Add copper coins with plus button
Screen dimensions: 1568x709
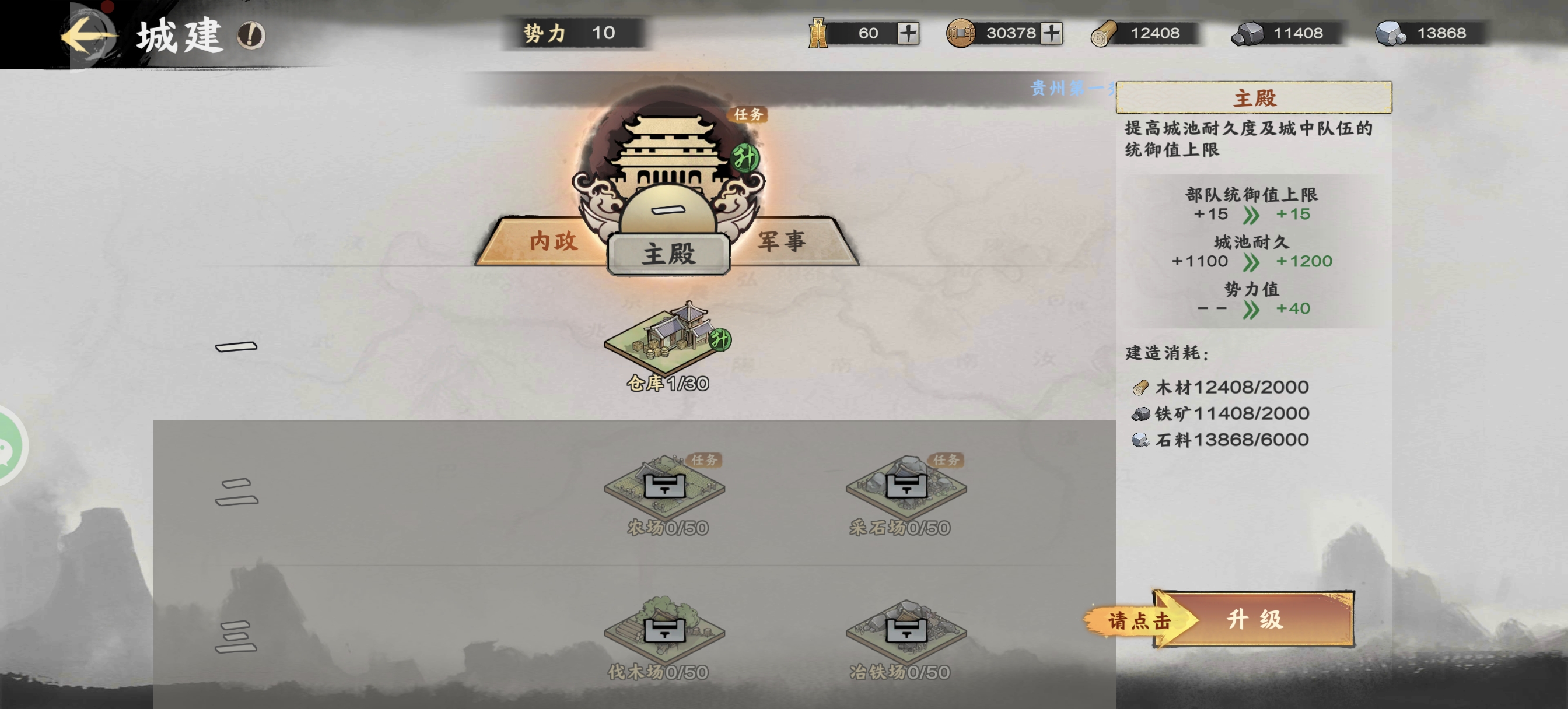tap(1051, 33)
